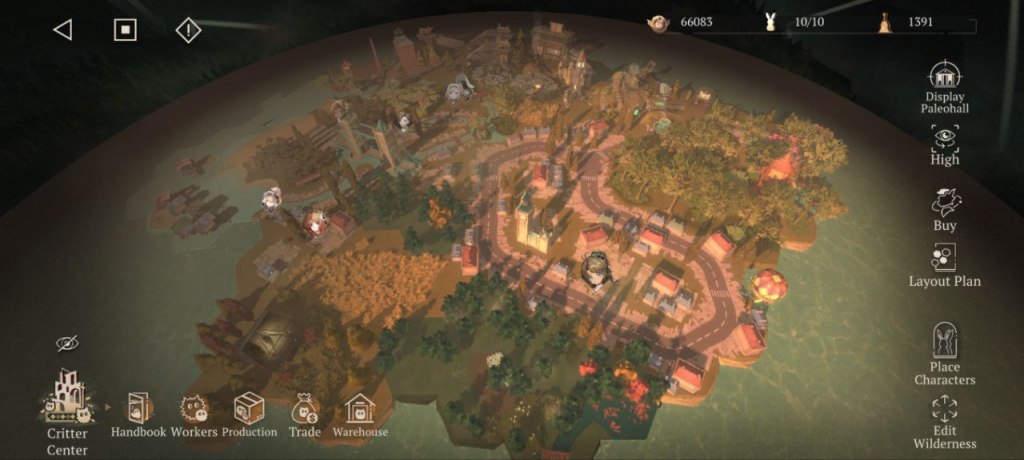The height and width of the screenshot is (460, 1024).
Task: Go back with the triangle arrow
Action: 62,30
